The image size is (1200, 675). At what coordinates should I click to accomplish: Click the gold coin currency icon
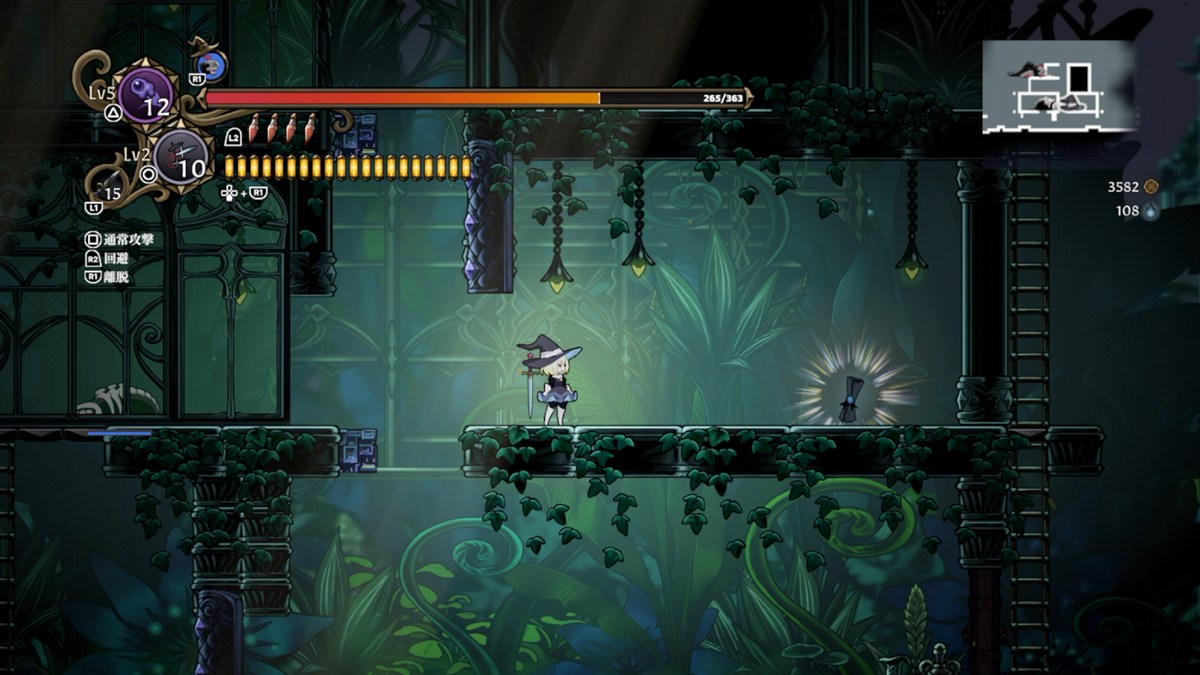click(1151, 186)
